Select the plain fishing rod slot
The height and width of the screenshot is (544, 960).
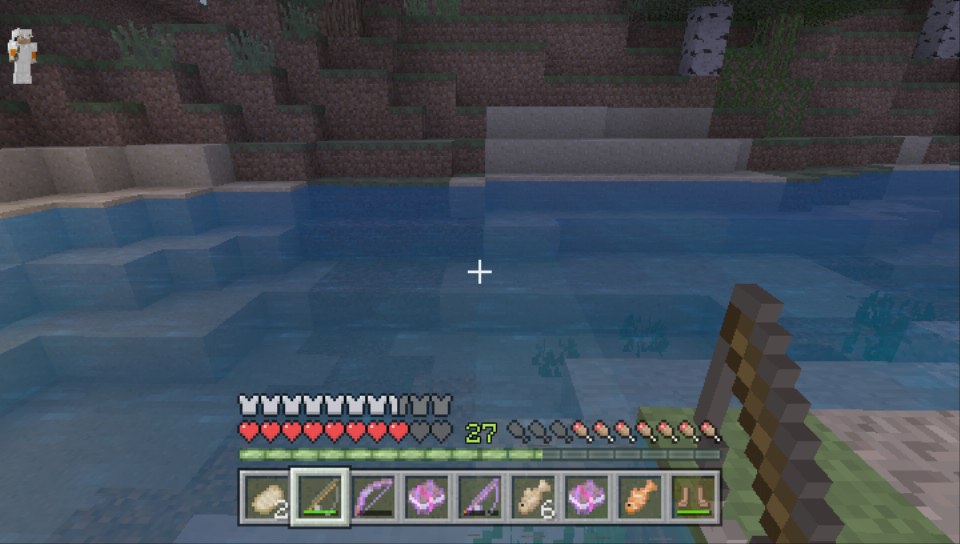320,496
